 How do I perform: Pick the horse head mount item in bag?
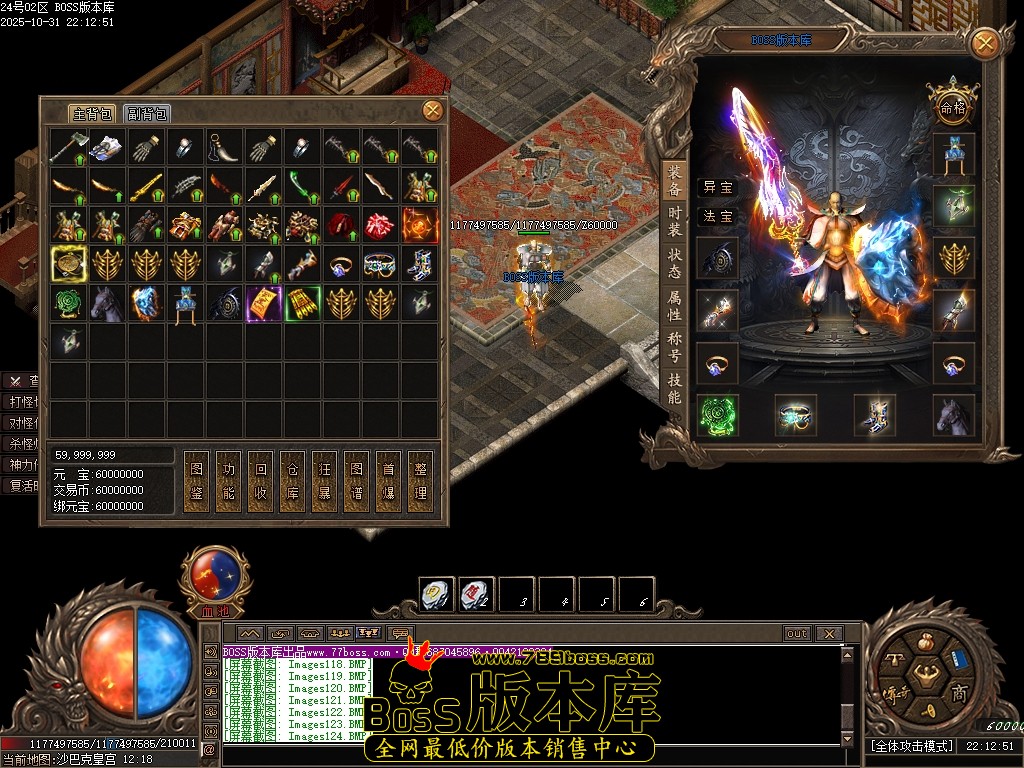(108, 303)
